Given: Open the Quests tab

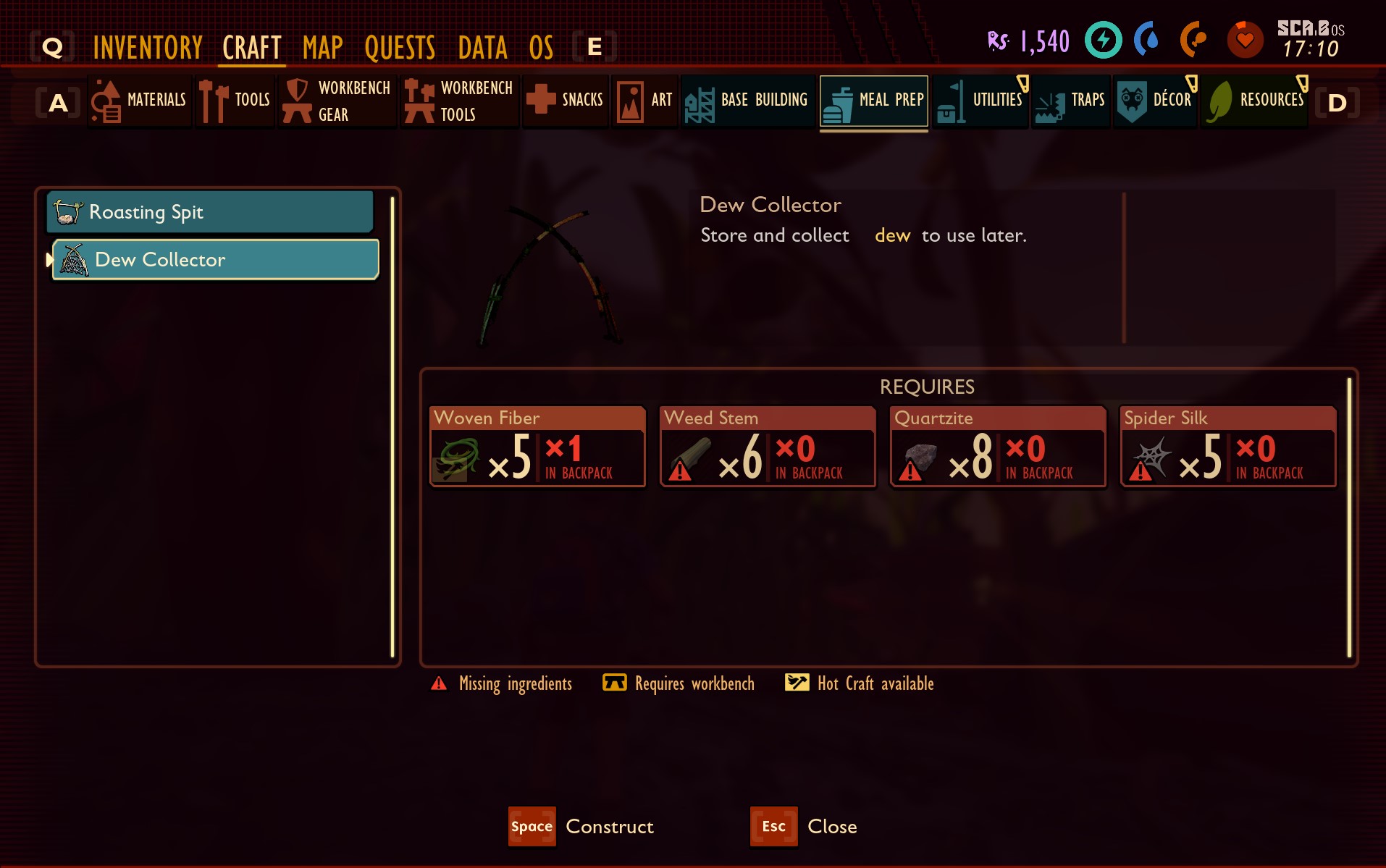Looking at the screenshot, I should (x=400, y=46).
